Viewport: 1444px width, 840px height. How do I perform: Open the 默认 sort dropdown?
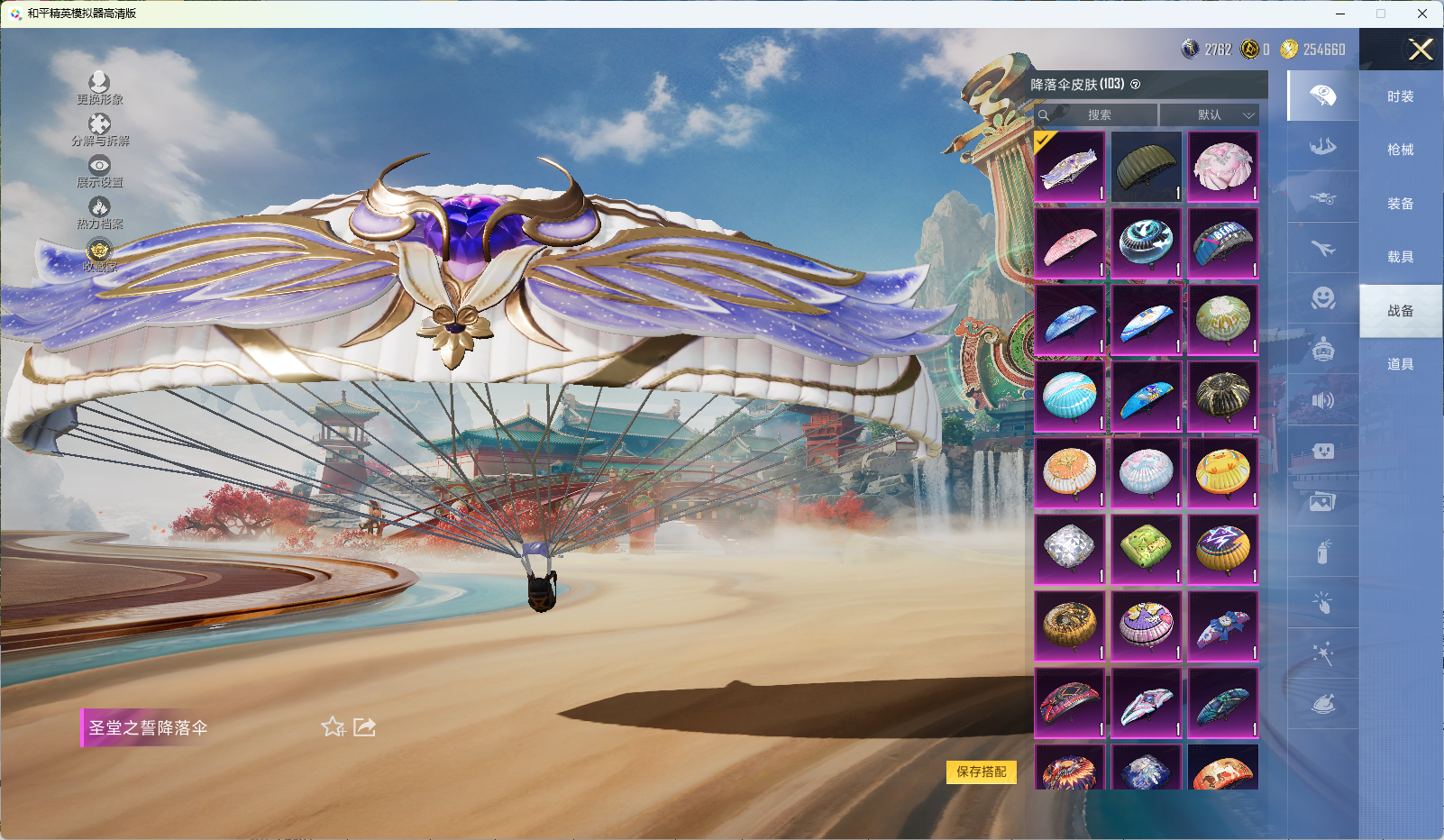1209,115
